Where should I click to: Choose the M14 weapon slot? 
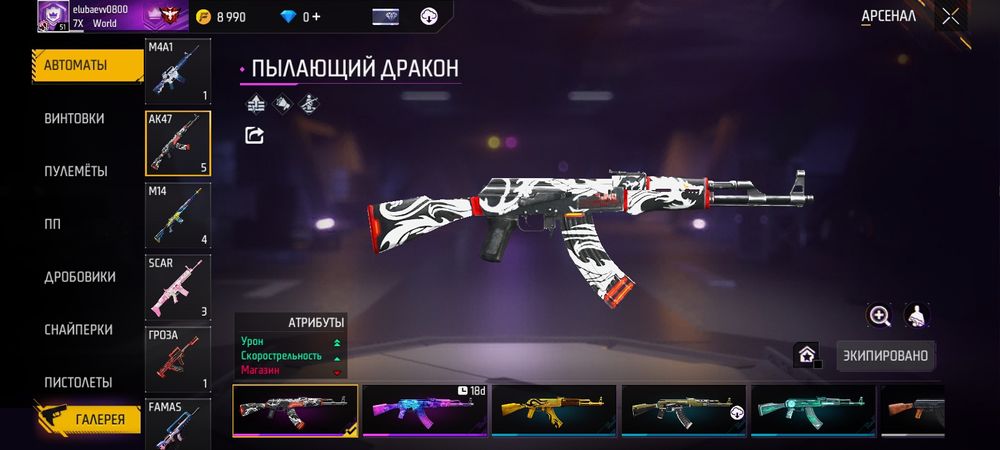pyautogui.click(x=178, y=215)
